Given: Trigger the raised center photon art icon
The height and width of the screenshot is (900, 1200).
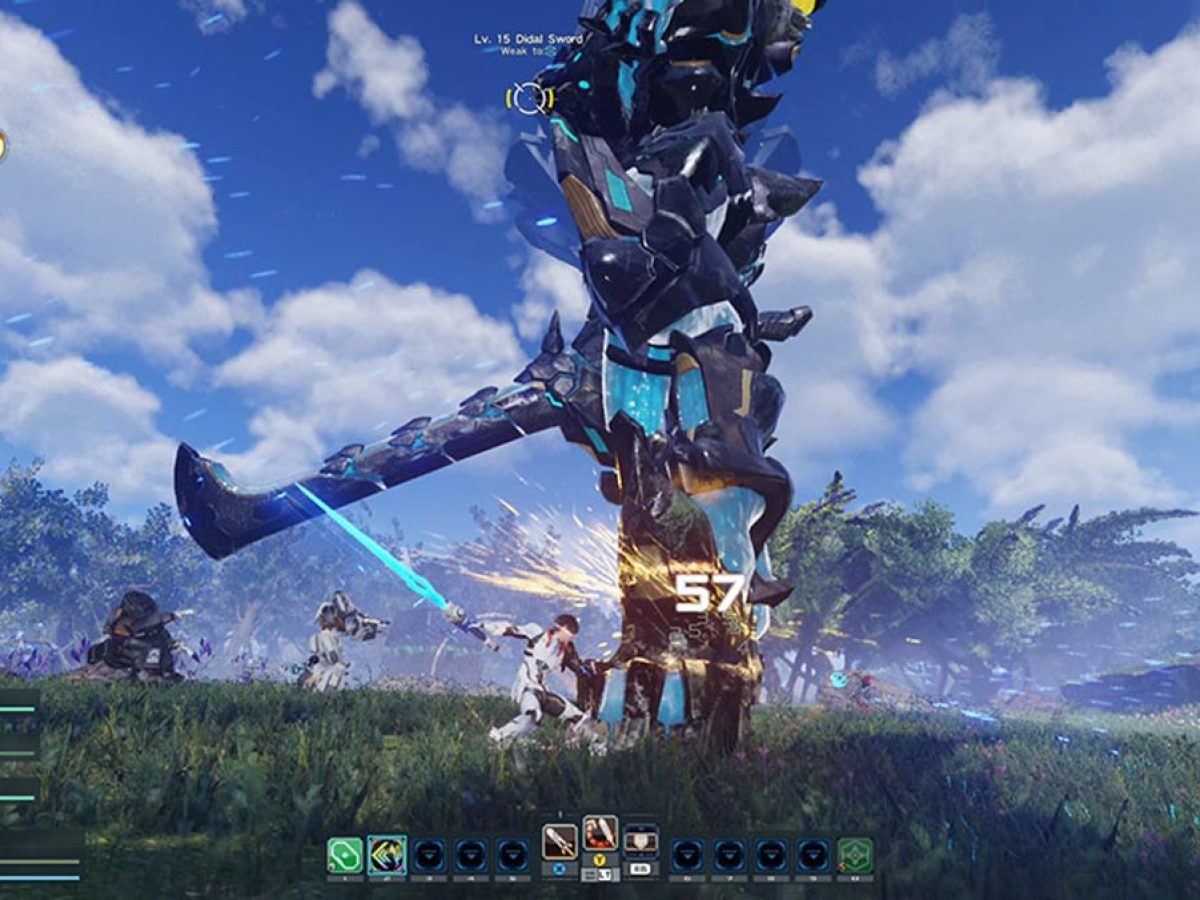Looking at the screenshot, I should [600, 833].
